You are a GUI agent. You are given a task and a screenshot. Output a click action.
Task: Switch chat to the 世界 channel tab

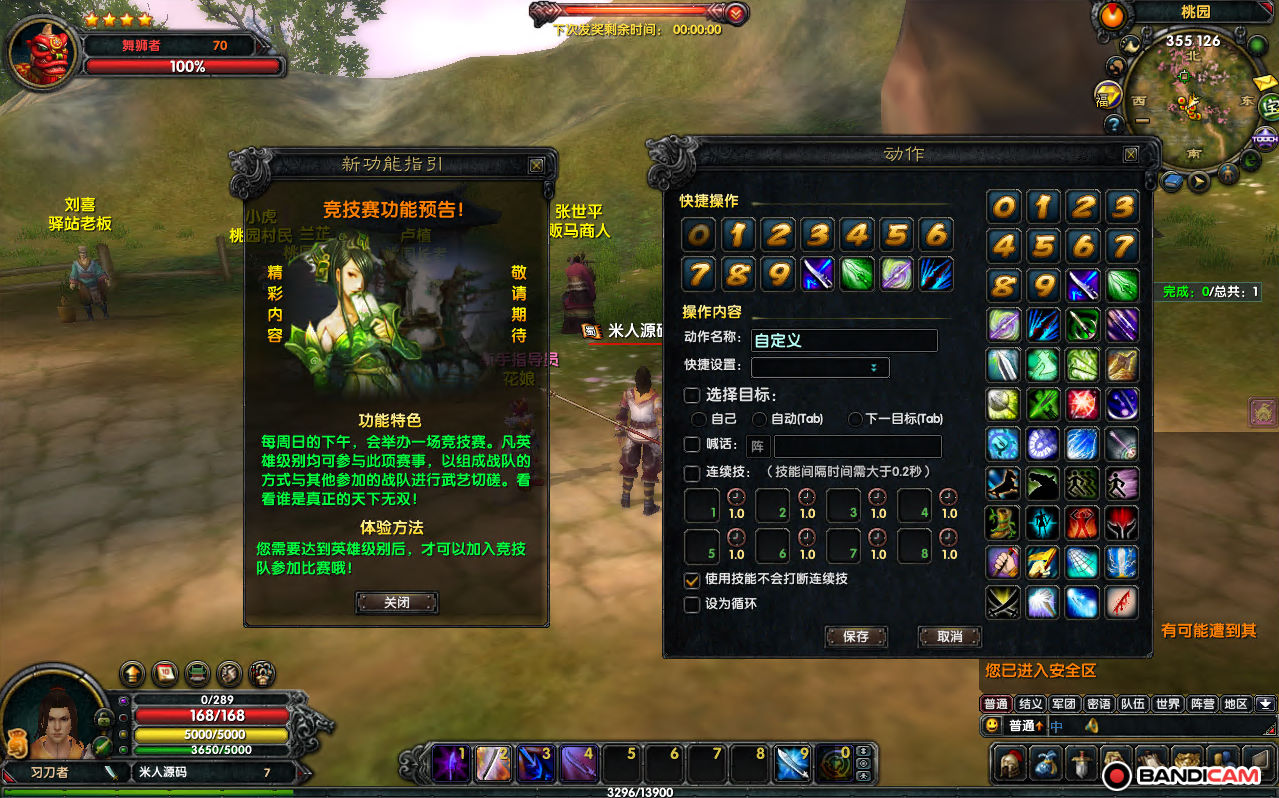click(x=1167, y=704)
